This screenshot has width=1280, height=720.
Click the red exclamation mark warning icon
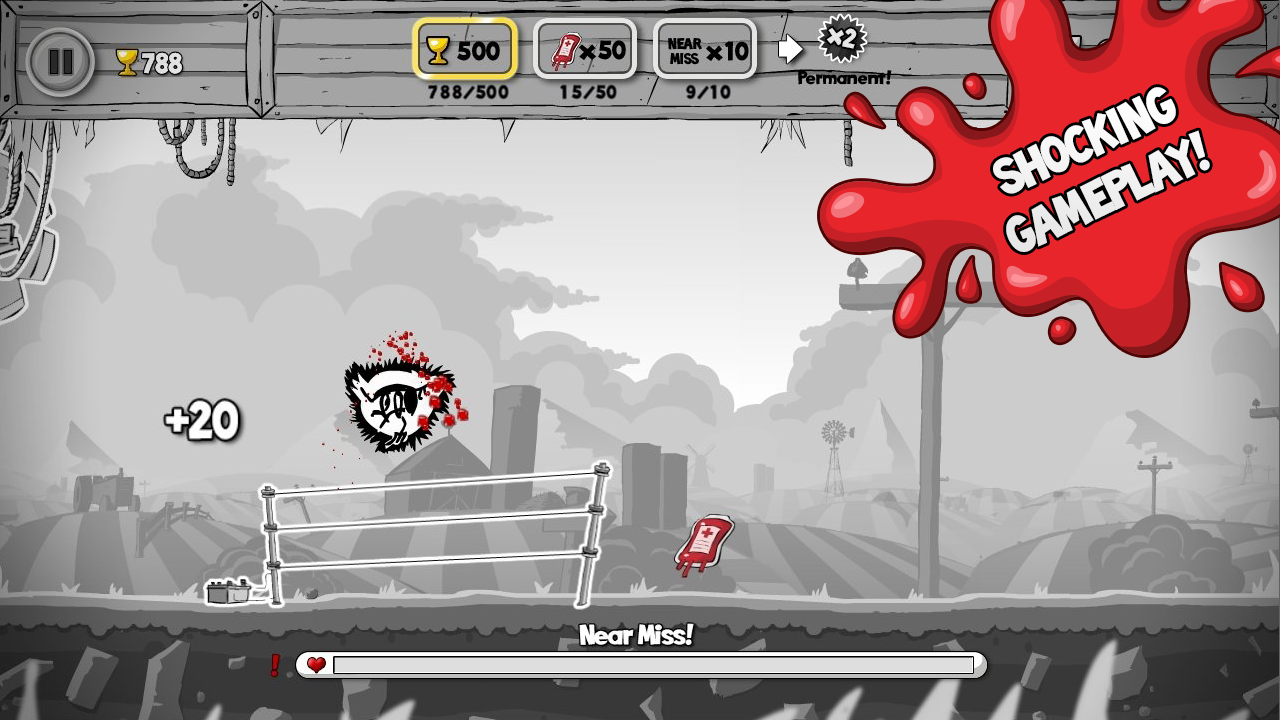(275, 663)
